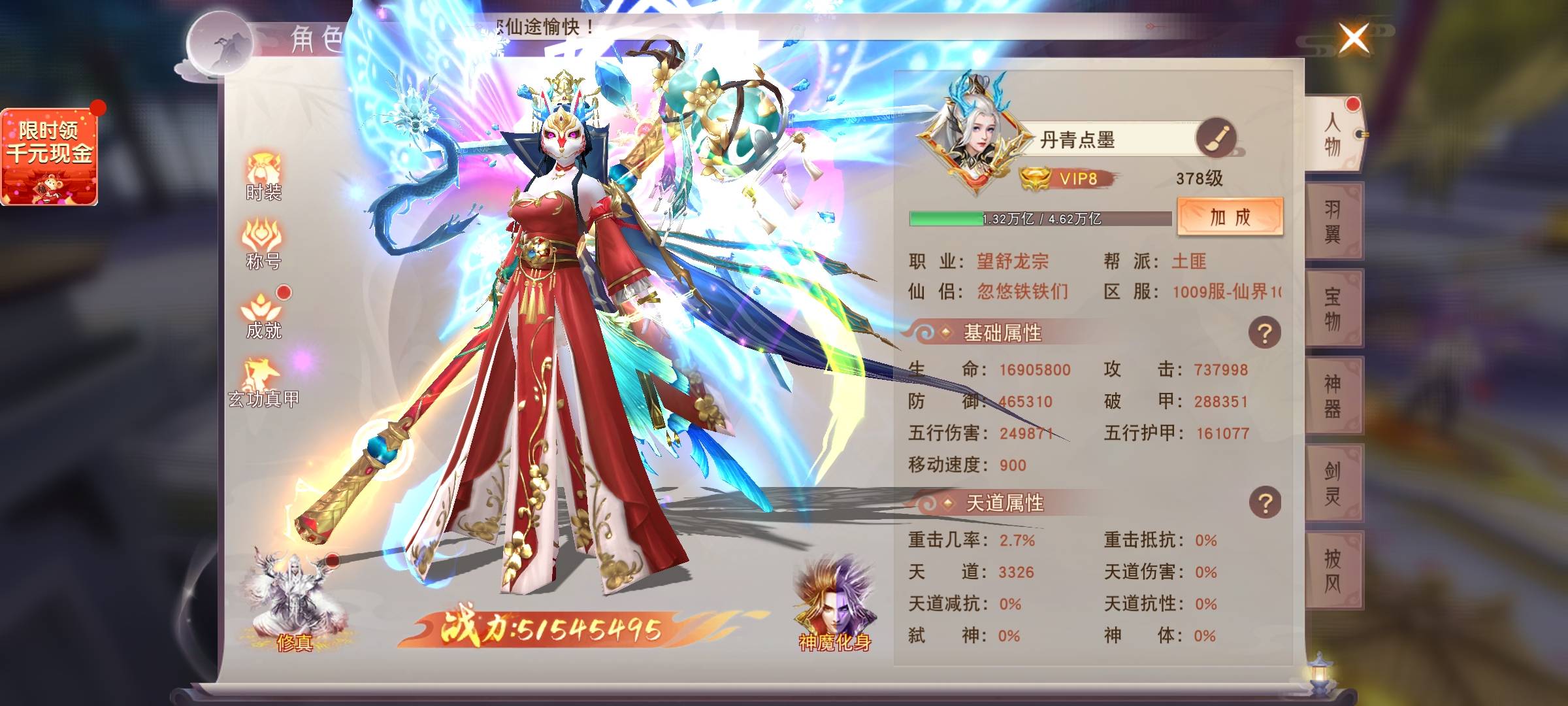
Task: Click the 加成 bonus button
Action: tap(1230, 216)
